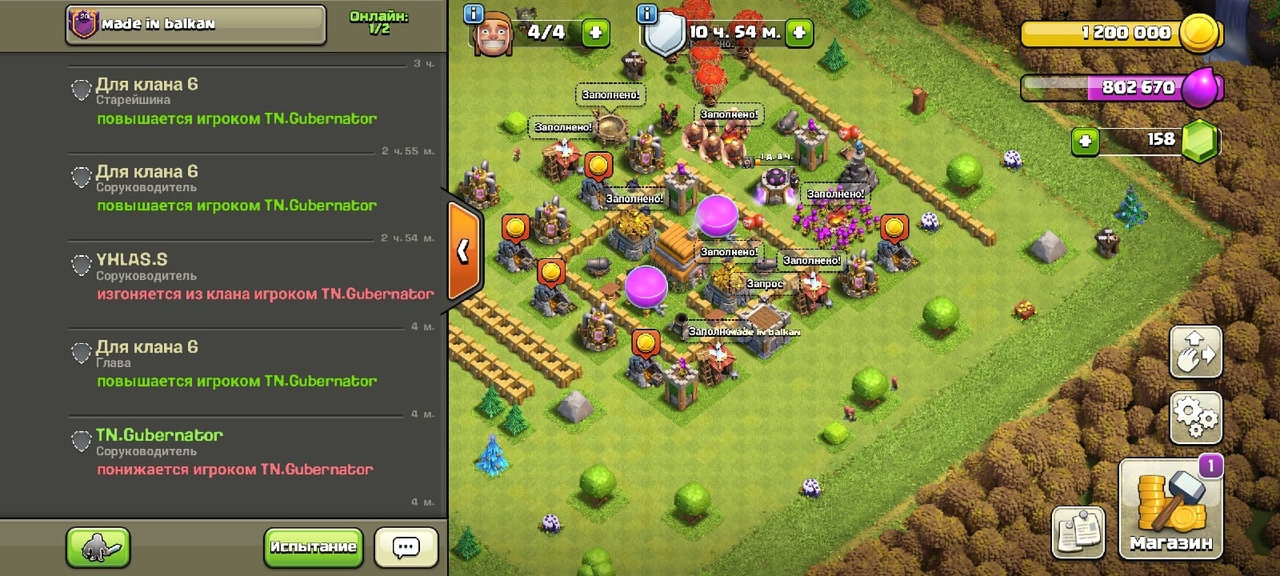Buy gems with the green plus button
Image resolution: width=1280 pixels, height=576 pixels.
(1085, 141)
